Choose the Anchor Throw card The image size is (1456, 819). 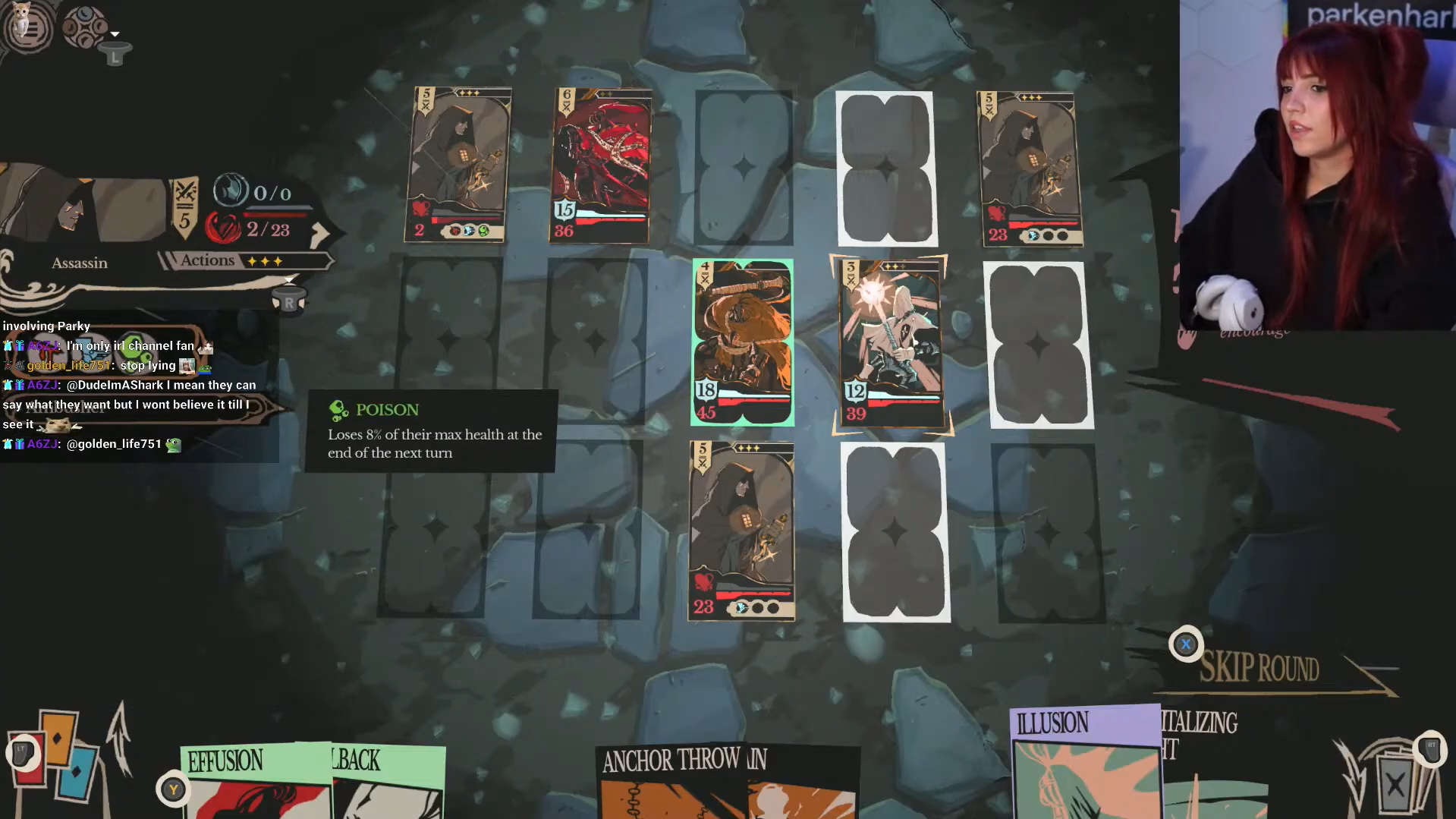pyautogui.click(x=671, y=782)
